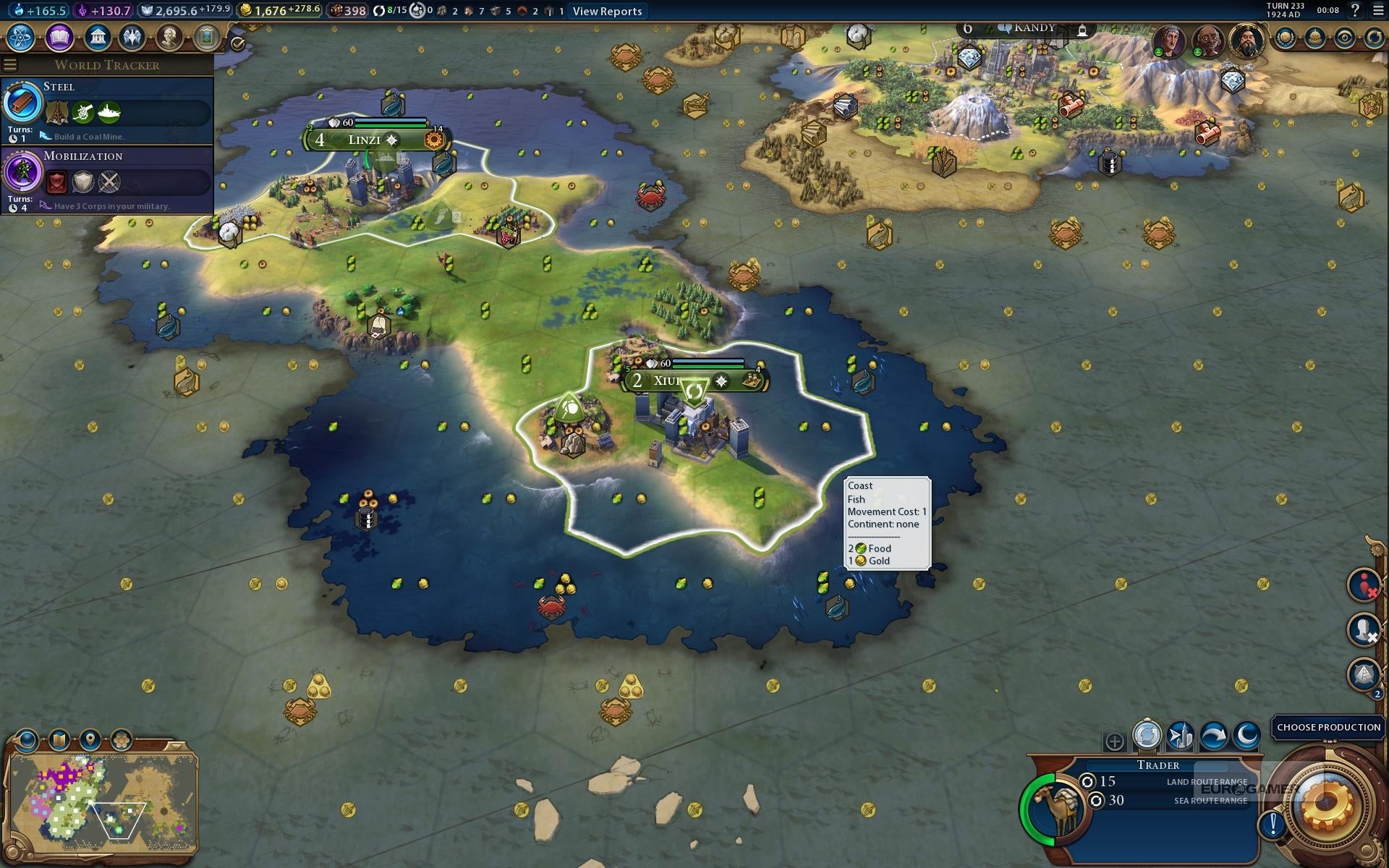Open the Civilopedia question mark button
This screenshot has height=868, width=1389.
[1354, 10]
